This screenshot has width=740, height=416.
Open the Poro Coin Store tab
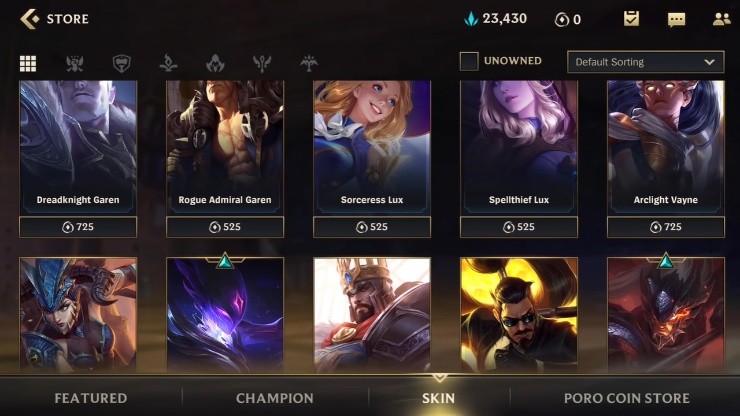pyautogui.click(x=626, y=398)
